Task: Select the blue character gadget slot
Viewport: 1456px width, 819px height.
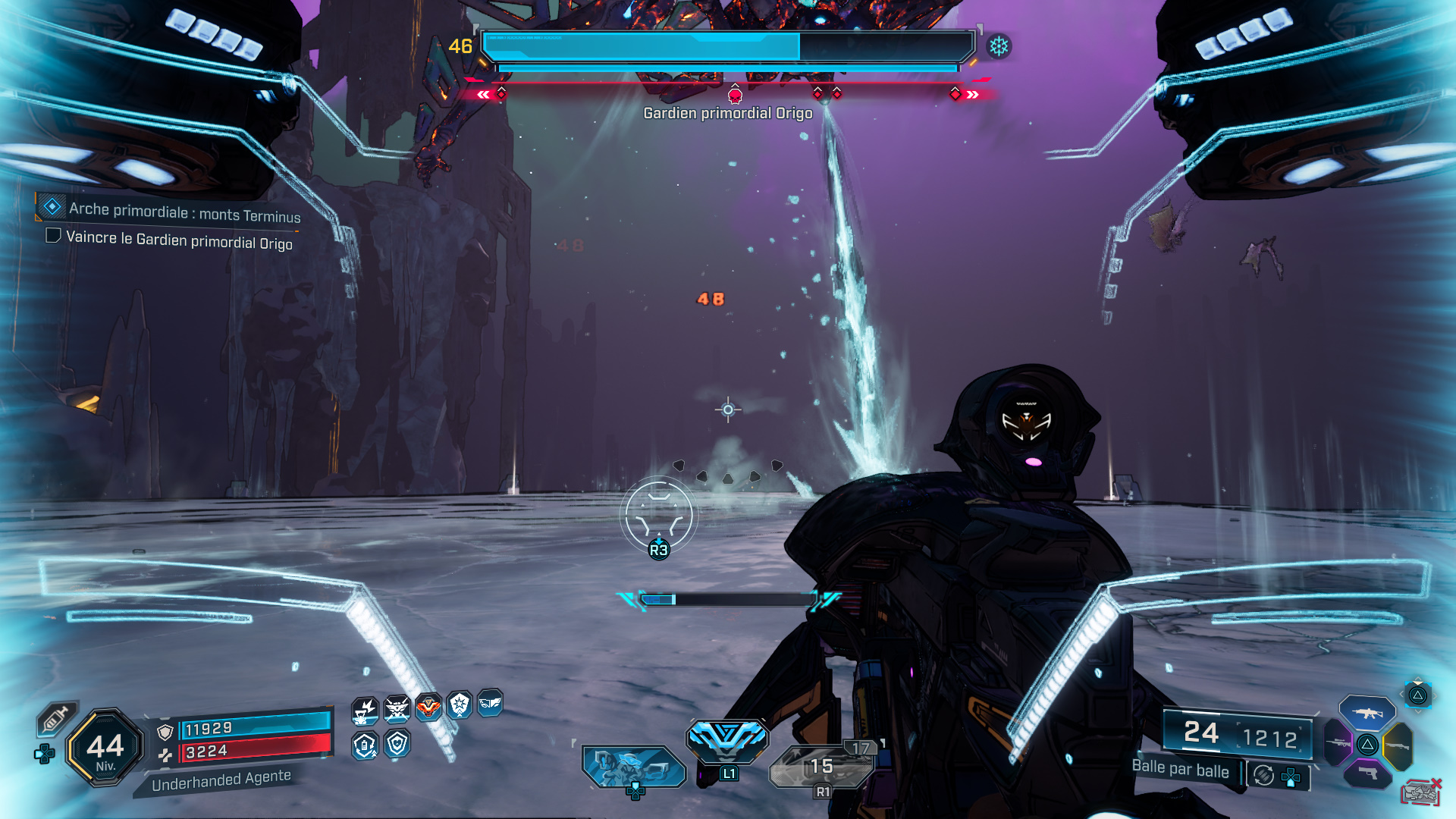Action: tap(633, 766)
